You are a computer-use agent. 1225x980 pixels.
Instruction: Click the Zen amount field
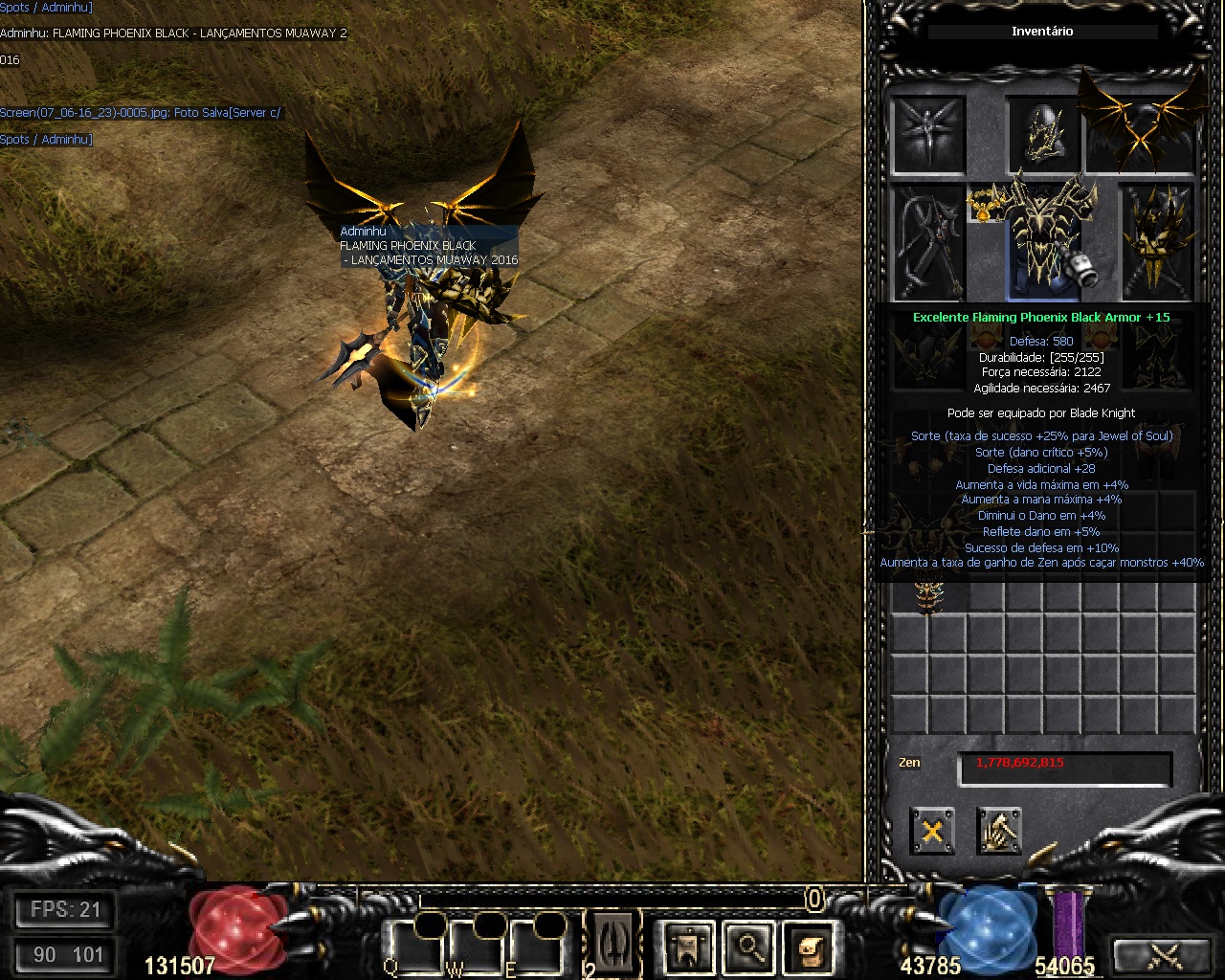click(1064, 768)
